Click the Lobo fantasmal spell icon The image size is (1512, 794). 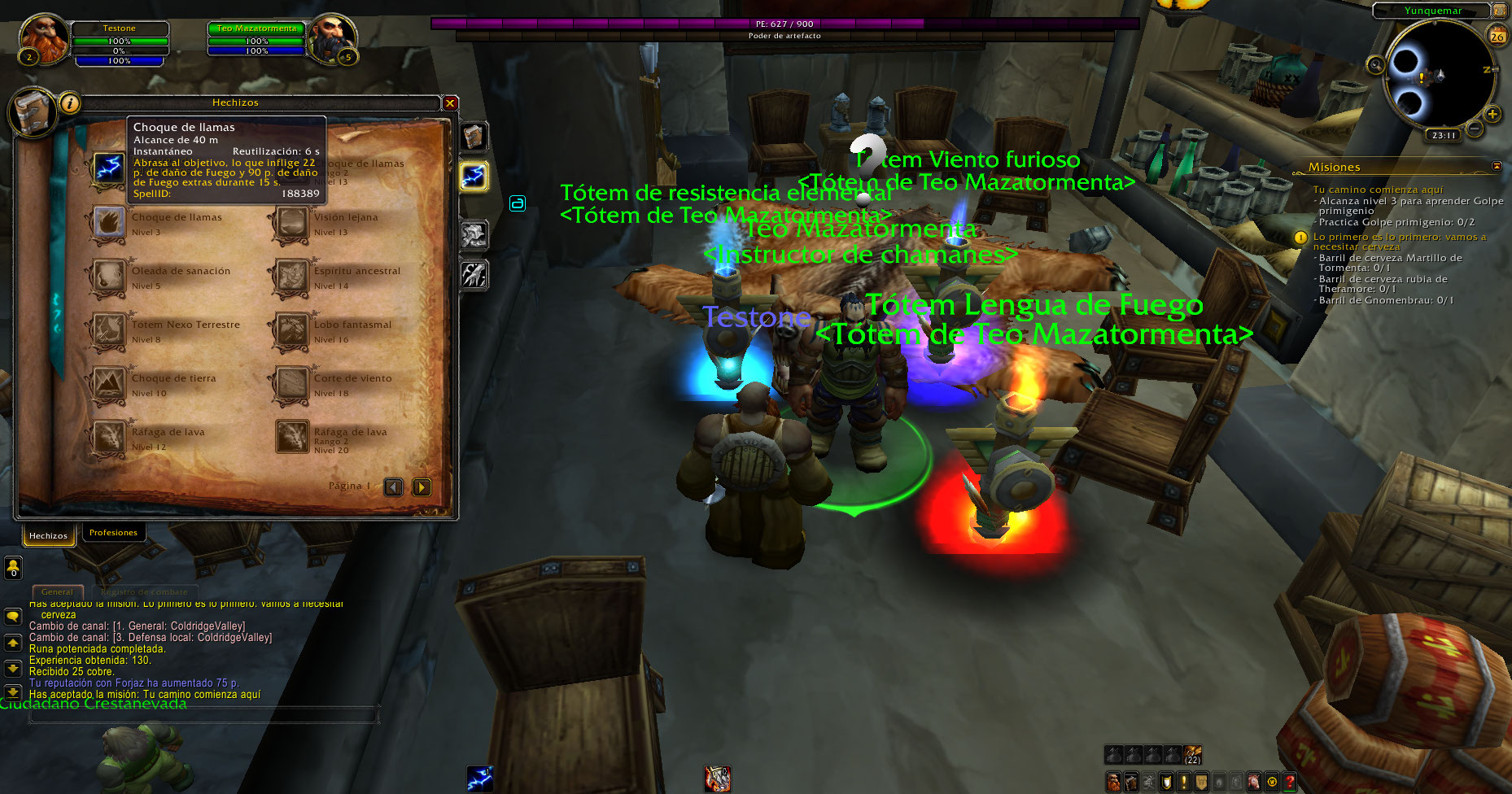tap(291, 331)
